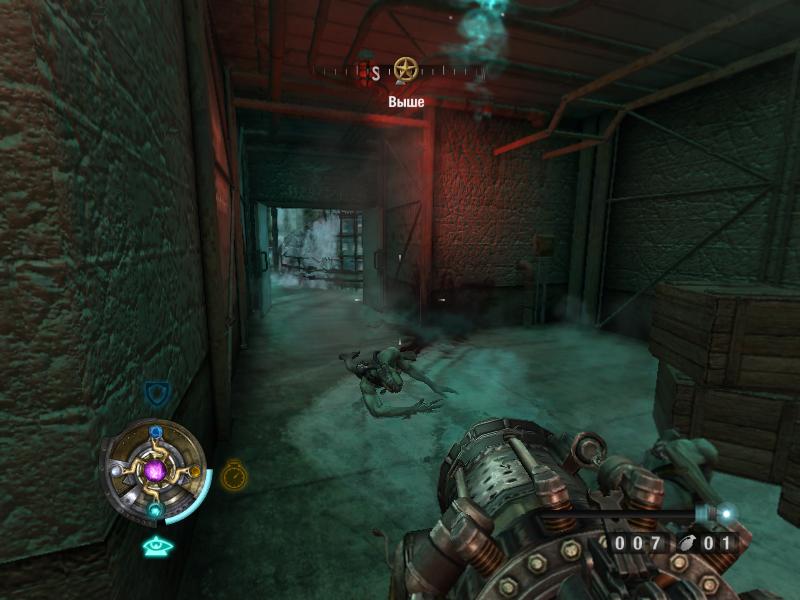Activate the orange stopwatch ability icon
The width and height of the screenshot is (800, 600).
[x=233, y=474]
